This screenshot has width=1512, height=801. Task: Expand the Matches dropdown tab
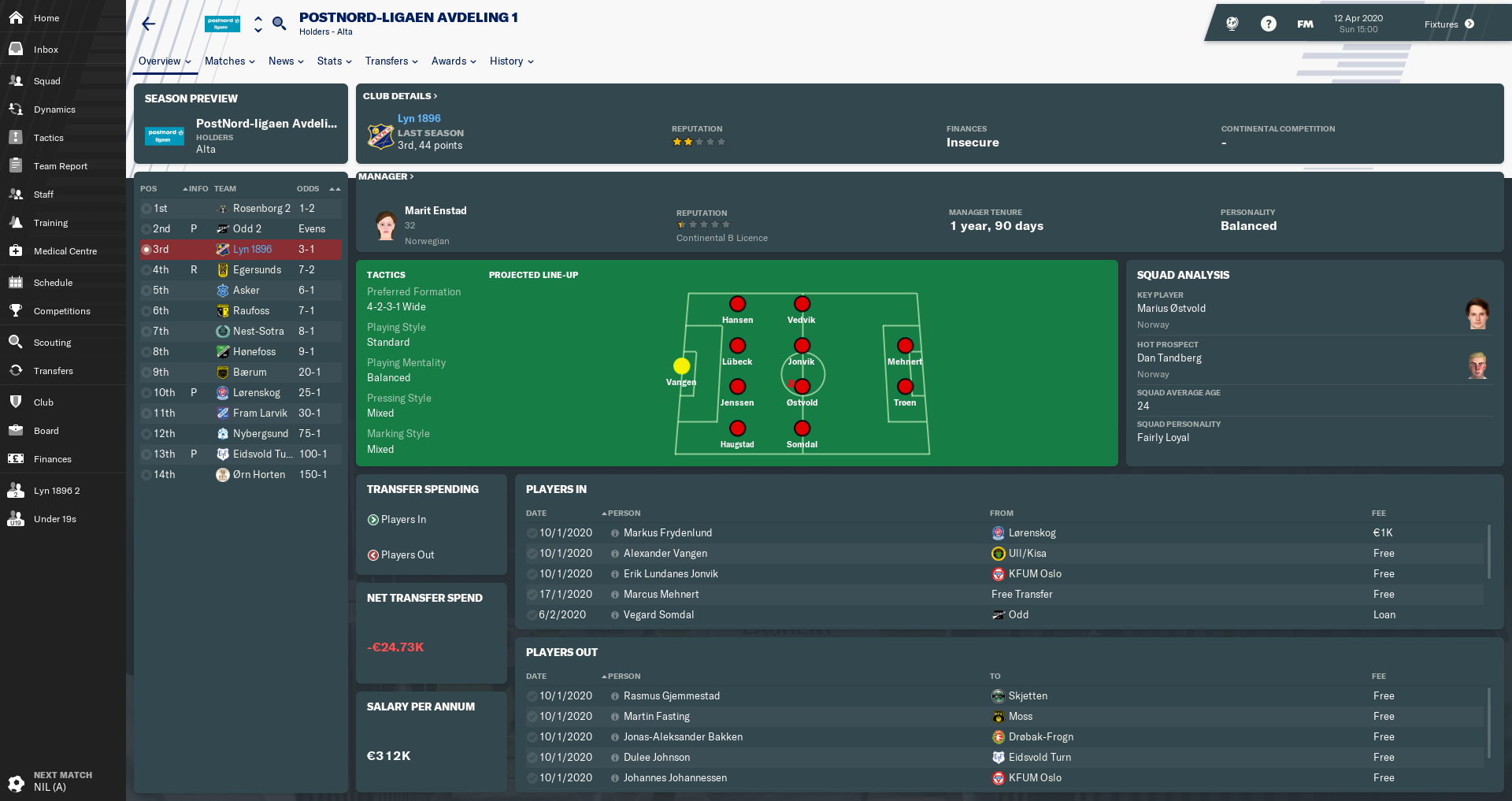click(x=229, y=61)
